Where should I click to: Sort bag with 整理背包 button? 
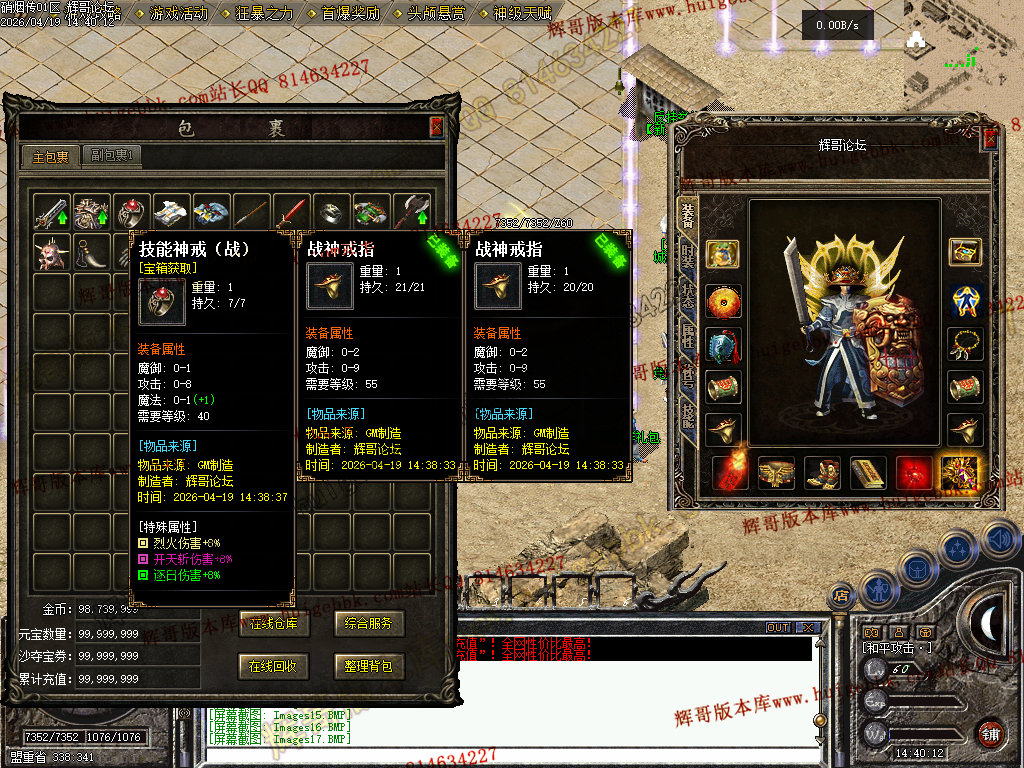tap(369, 665)
